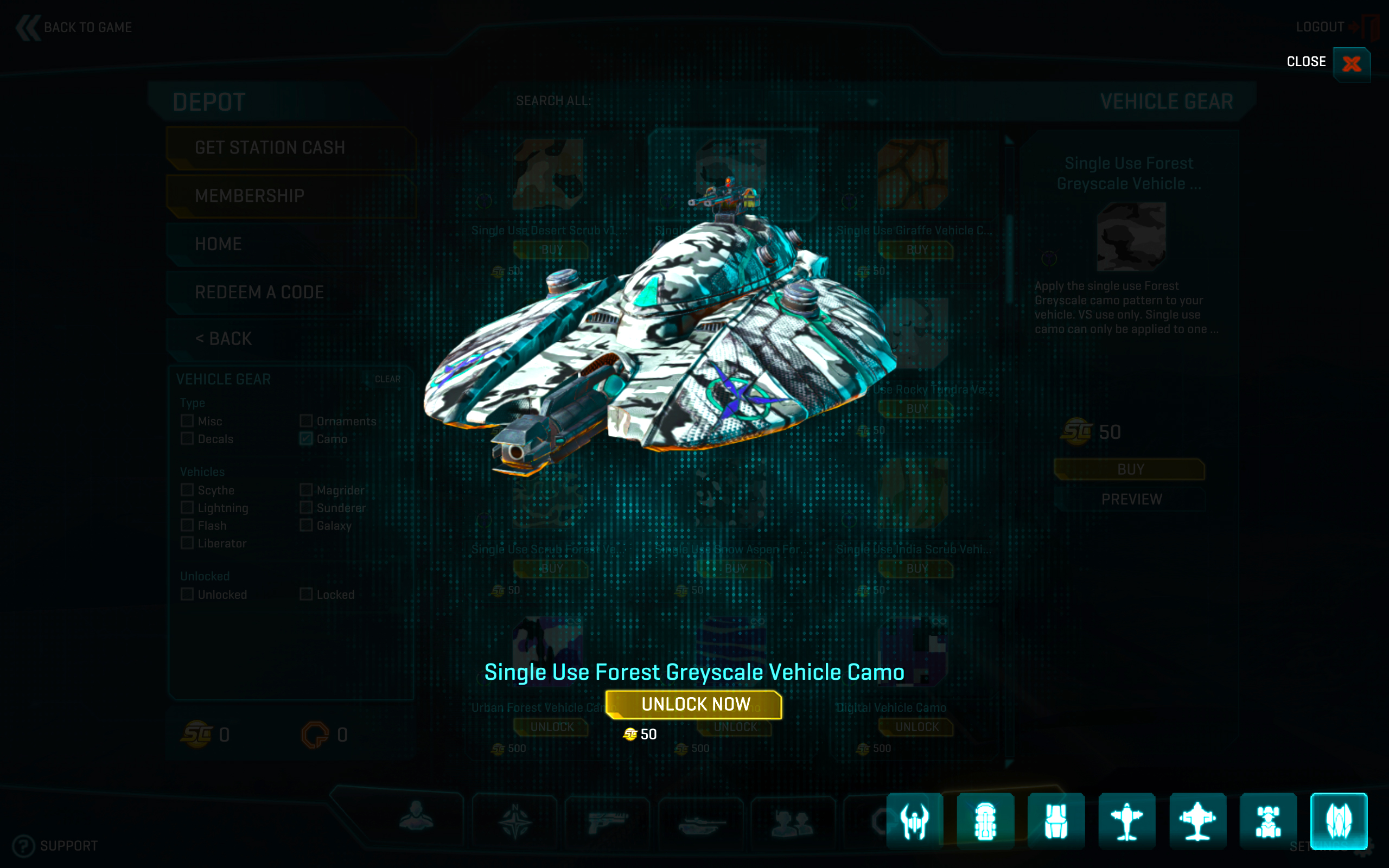1389x868 pixels.
Task: Close the camo preview window
Action: coord(1351,63)
